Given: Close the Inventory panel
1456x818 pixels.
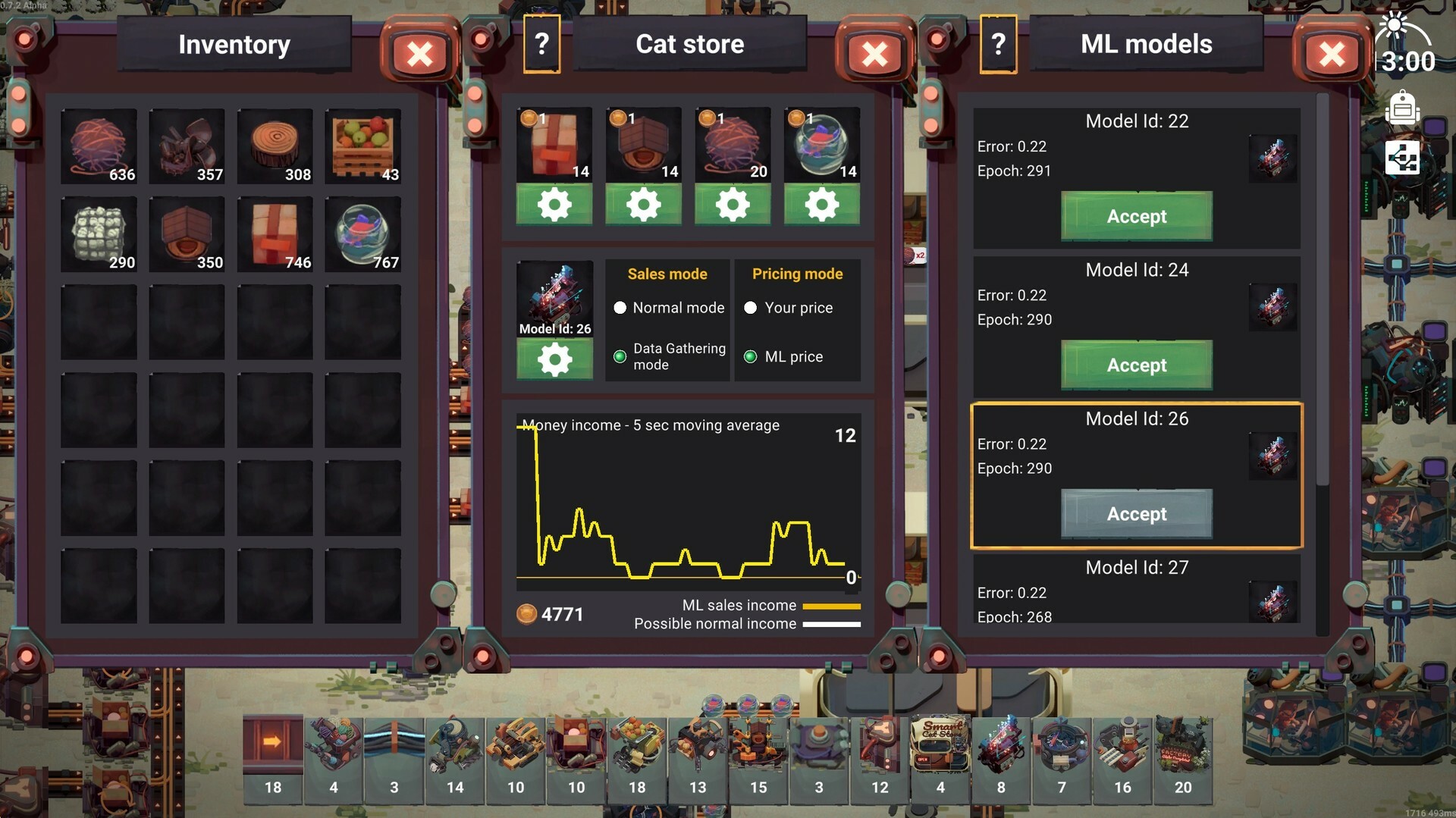Looking at the screenshot, I should pos(421,54).
